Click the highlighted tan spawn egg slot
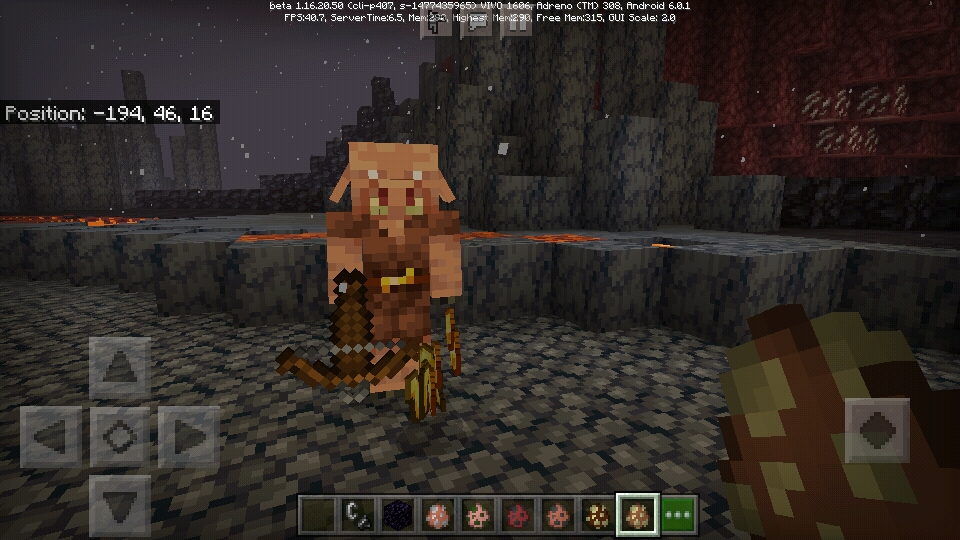This screenshot has width=960, height=540. (x=637, y=515)
